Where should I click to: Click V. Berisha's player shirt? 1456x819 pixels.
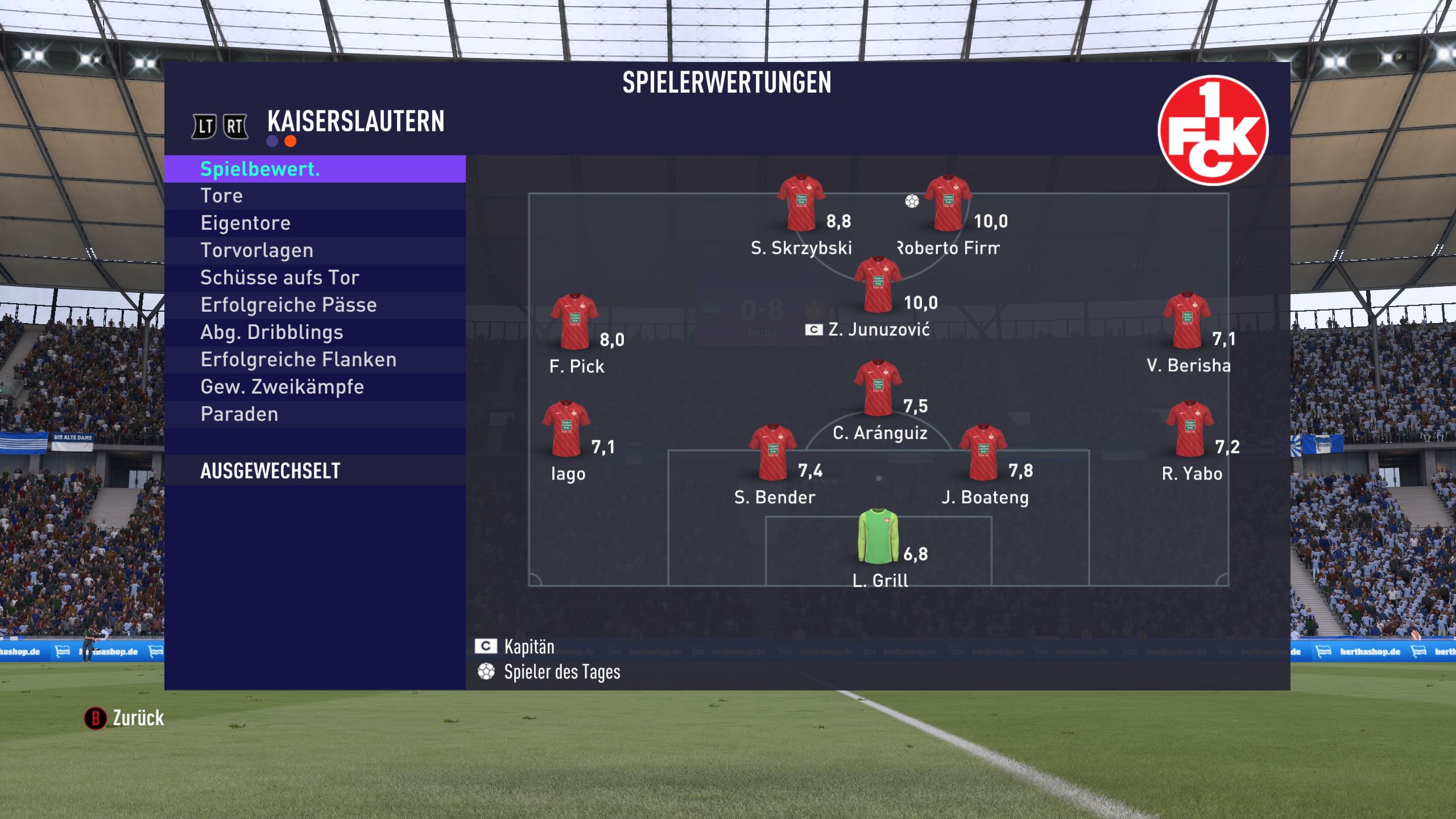tap(1186, 321)
